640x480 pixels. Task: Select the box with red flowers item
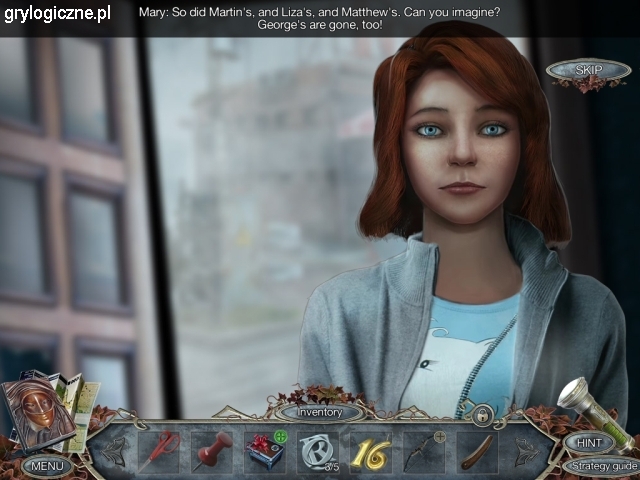pos(265,449)
